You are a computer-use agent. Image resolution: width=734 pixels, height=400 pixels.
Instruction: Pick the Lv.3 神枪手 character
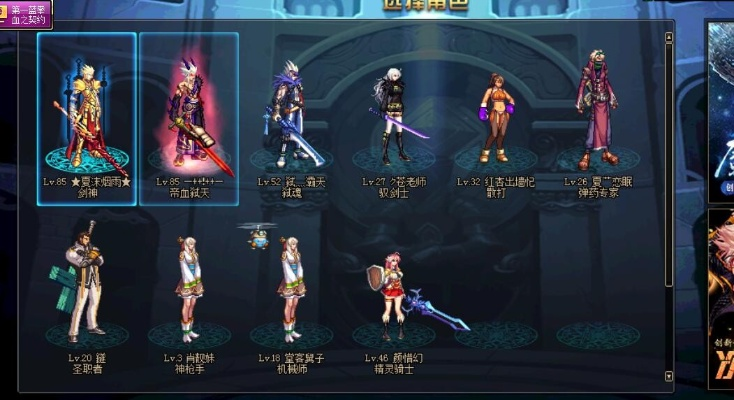[x=187, y=290]
